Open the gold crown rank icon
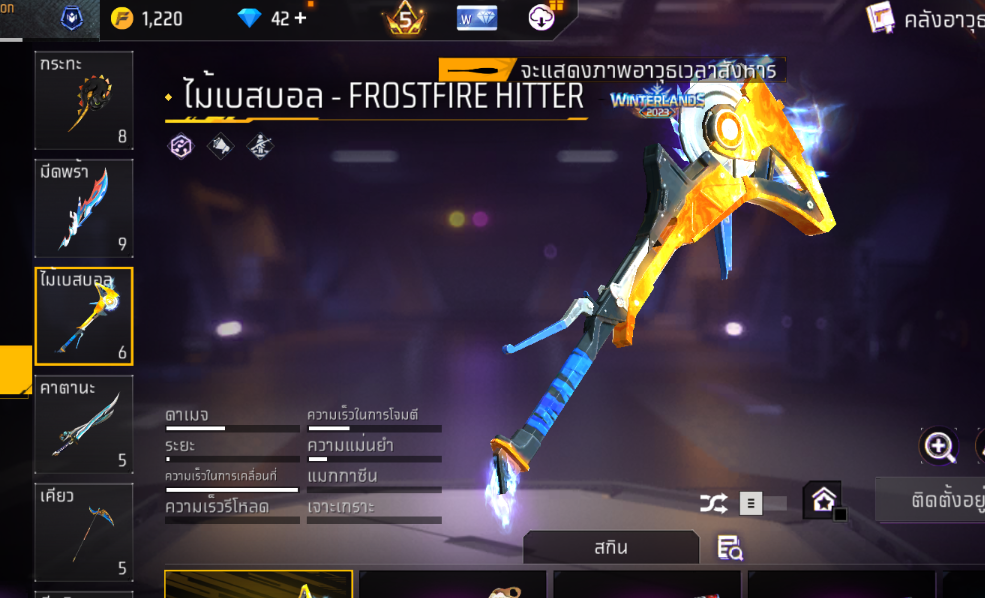The image size is (985, 598). point(405,19)
